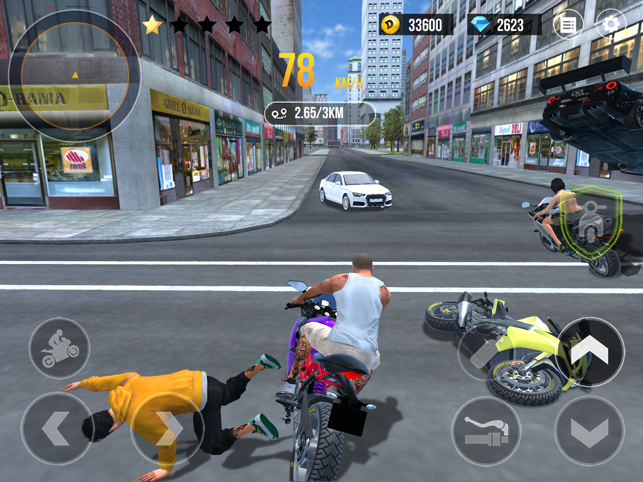The image size is (643, 482).
Task: Activate the motorcycle wheelie button
Action: click(x=59, y=347)
